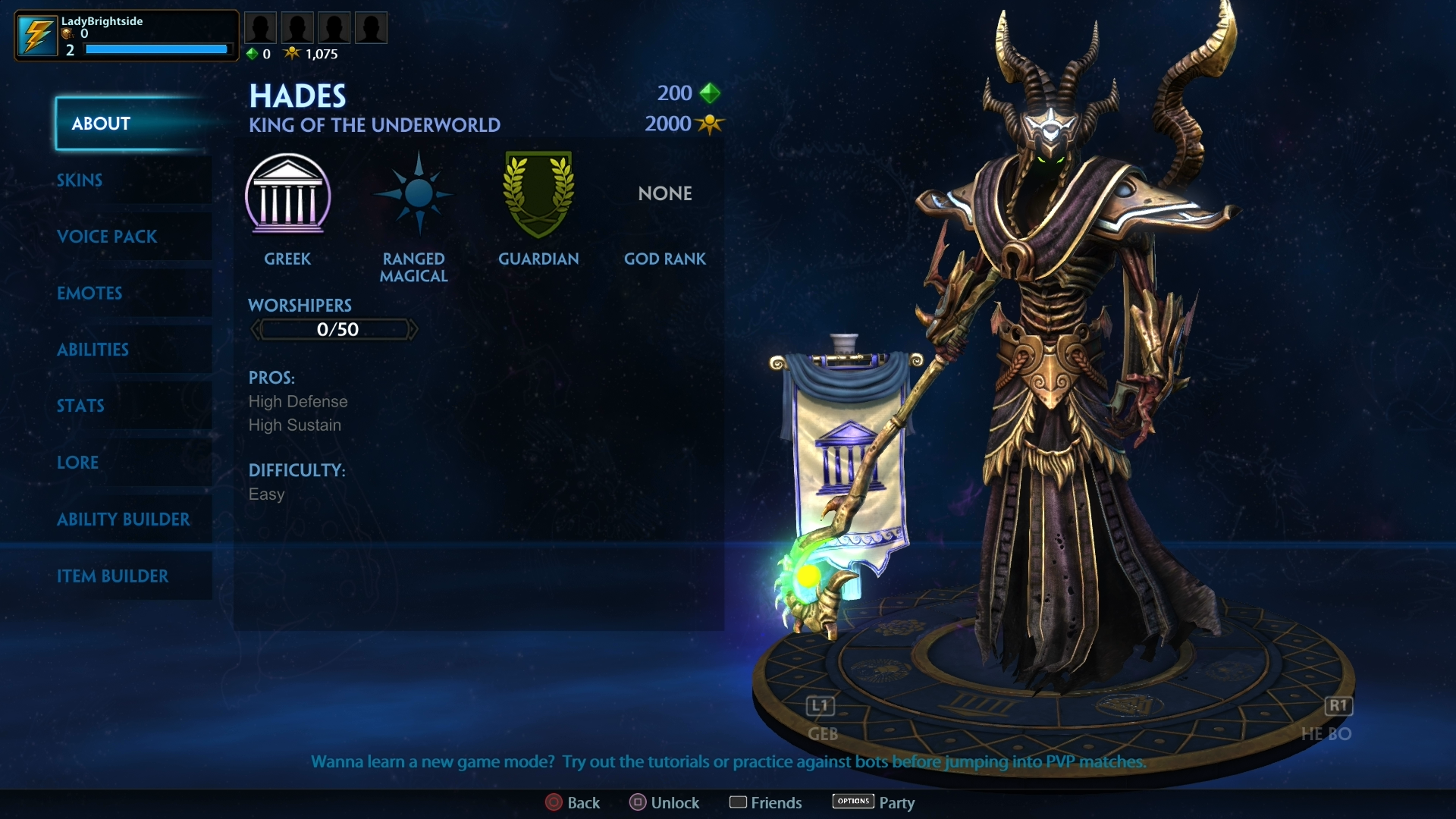Viewport: 1456px width, 819px height.
Task: Switch to the ABILITIES tab
Action: (93, 350)
